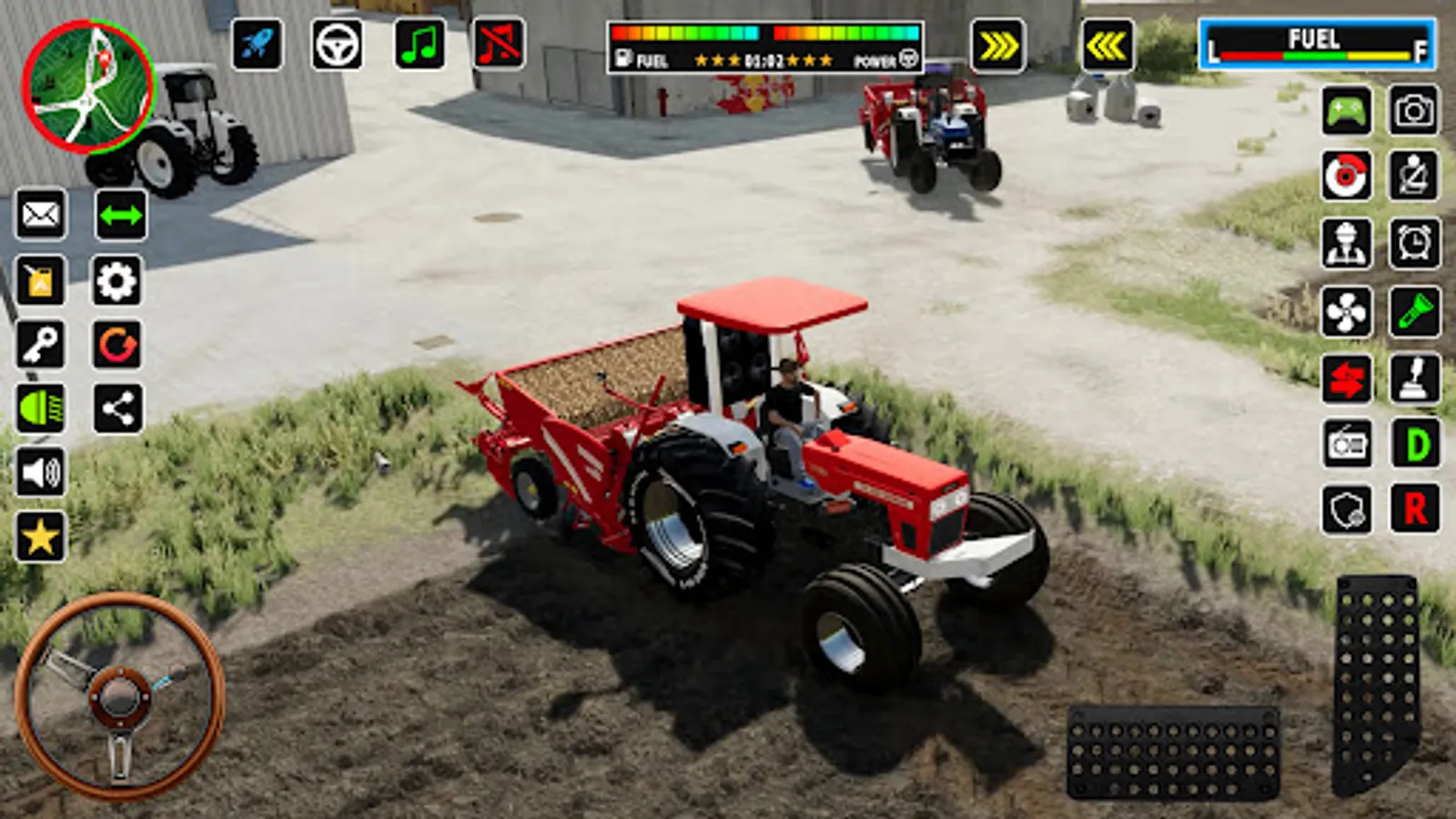Open the gamepad controls settings
The height and width of the screenshot is (819, 1456).
click(1349, 112)
